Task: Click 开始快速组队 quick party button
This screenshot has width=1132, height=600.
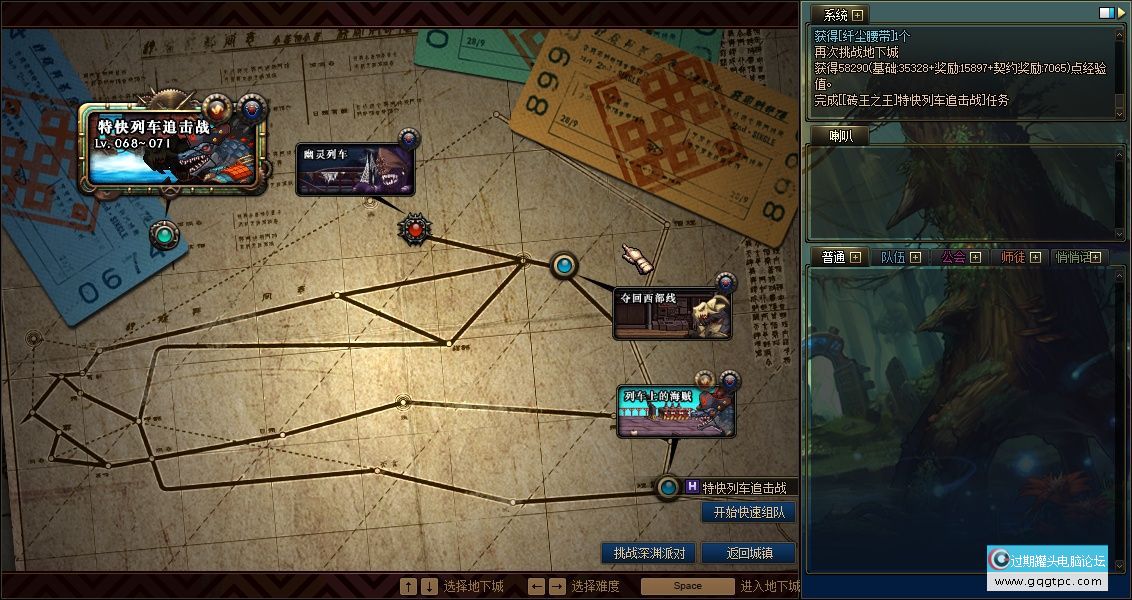Action: [x=748, y=512]
